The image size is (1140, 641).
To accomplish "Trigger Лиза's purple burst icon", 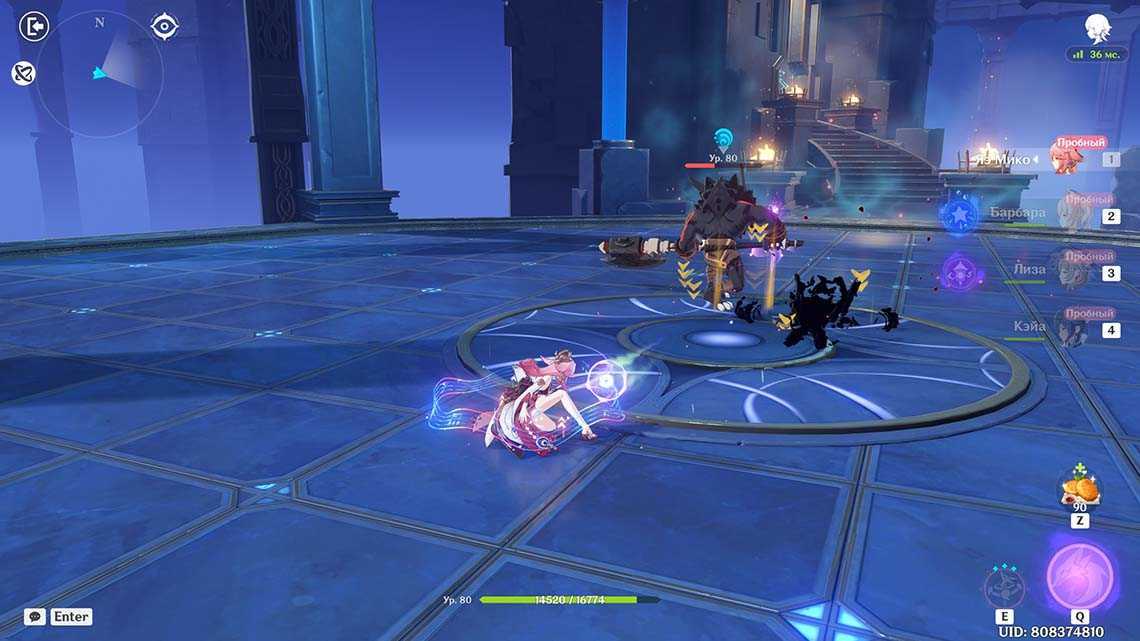I will tap(959, 271).
